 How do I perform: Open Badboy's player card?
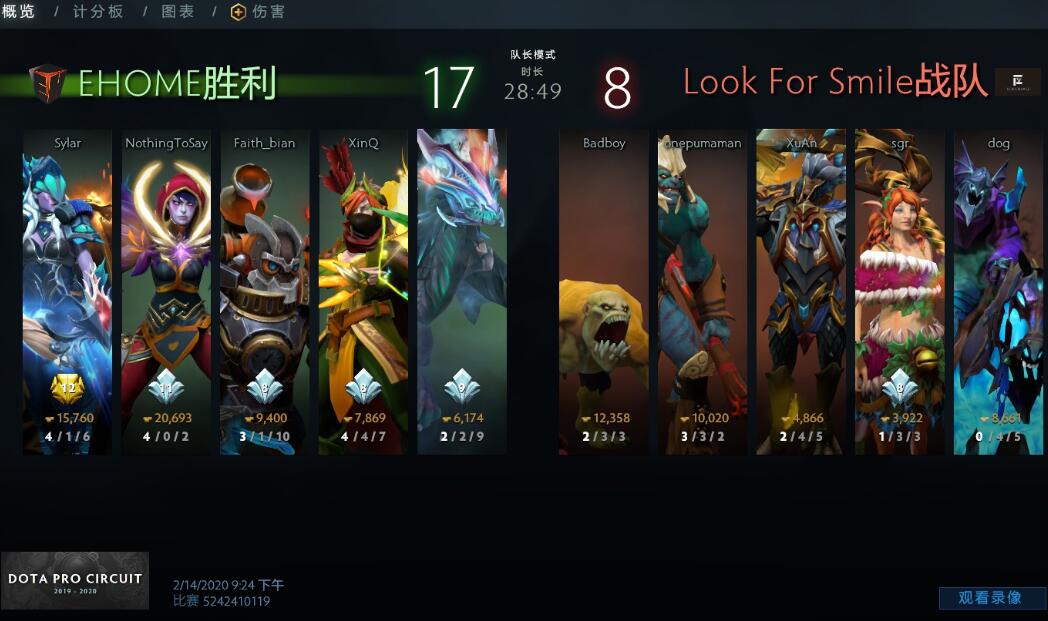click(x=604, y=291)
